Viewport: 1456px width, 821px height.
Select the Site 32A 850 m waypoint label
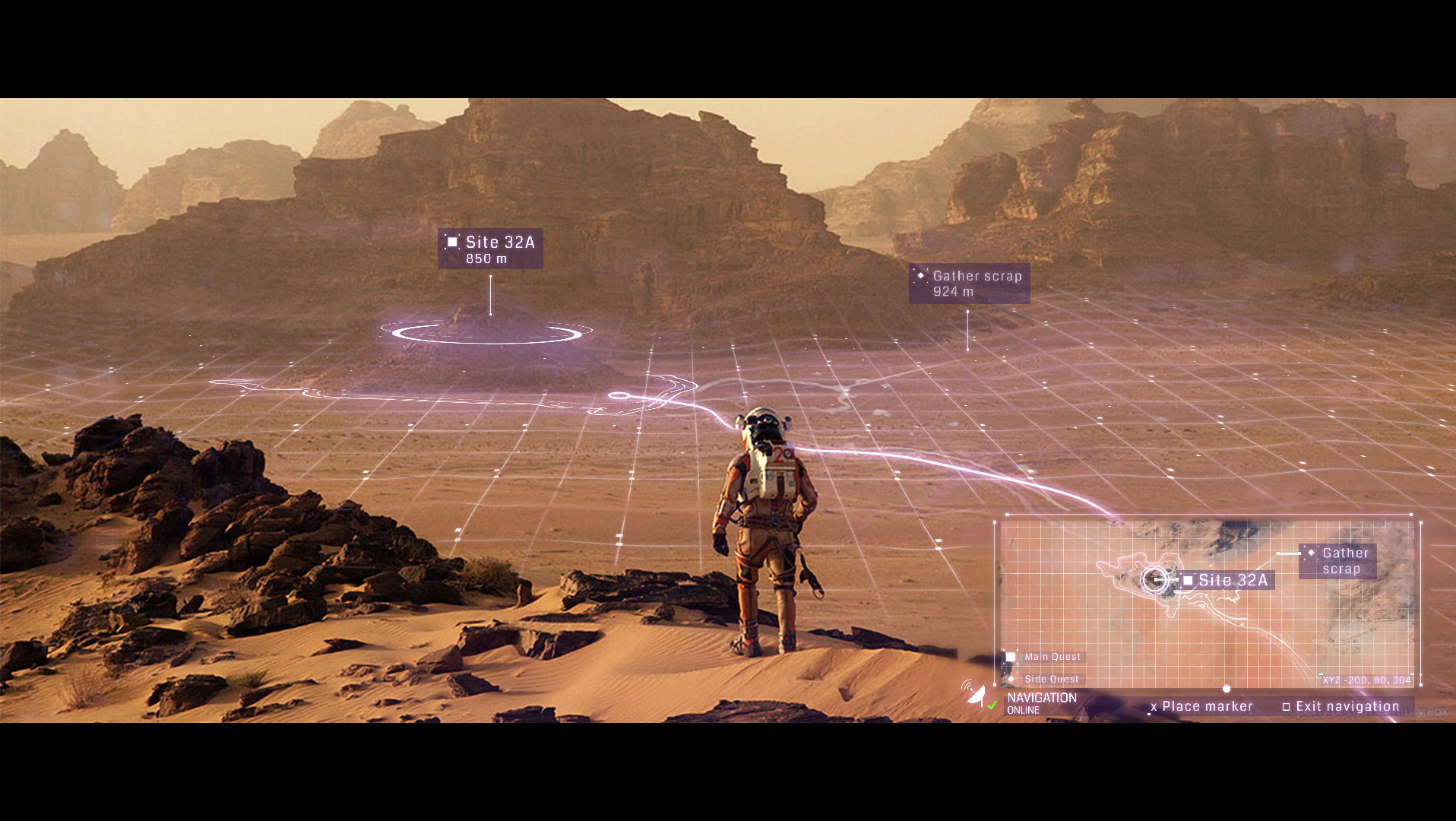tap(490, 249)
